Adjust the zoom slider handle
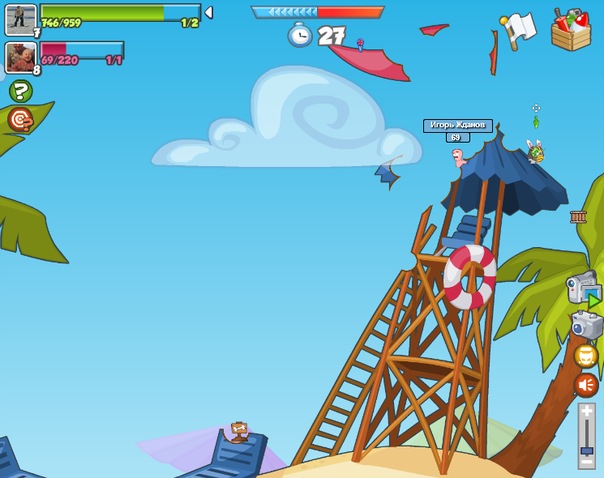This screenshot has height=478, width=604. click(587, 453)
